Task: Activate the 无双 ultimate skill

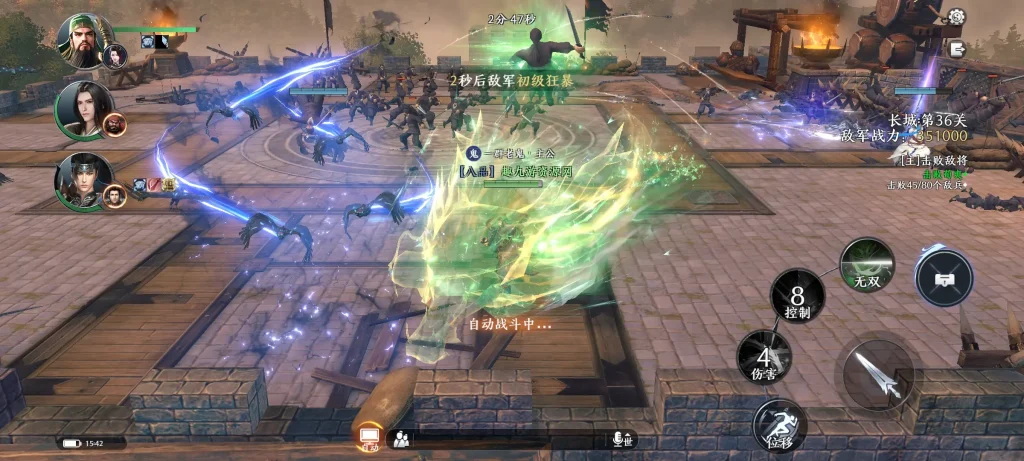Action: 866,265
